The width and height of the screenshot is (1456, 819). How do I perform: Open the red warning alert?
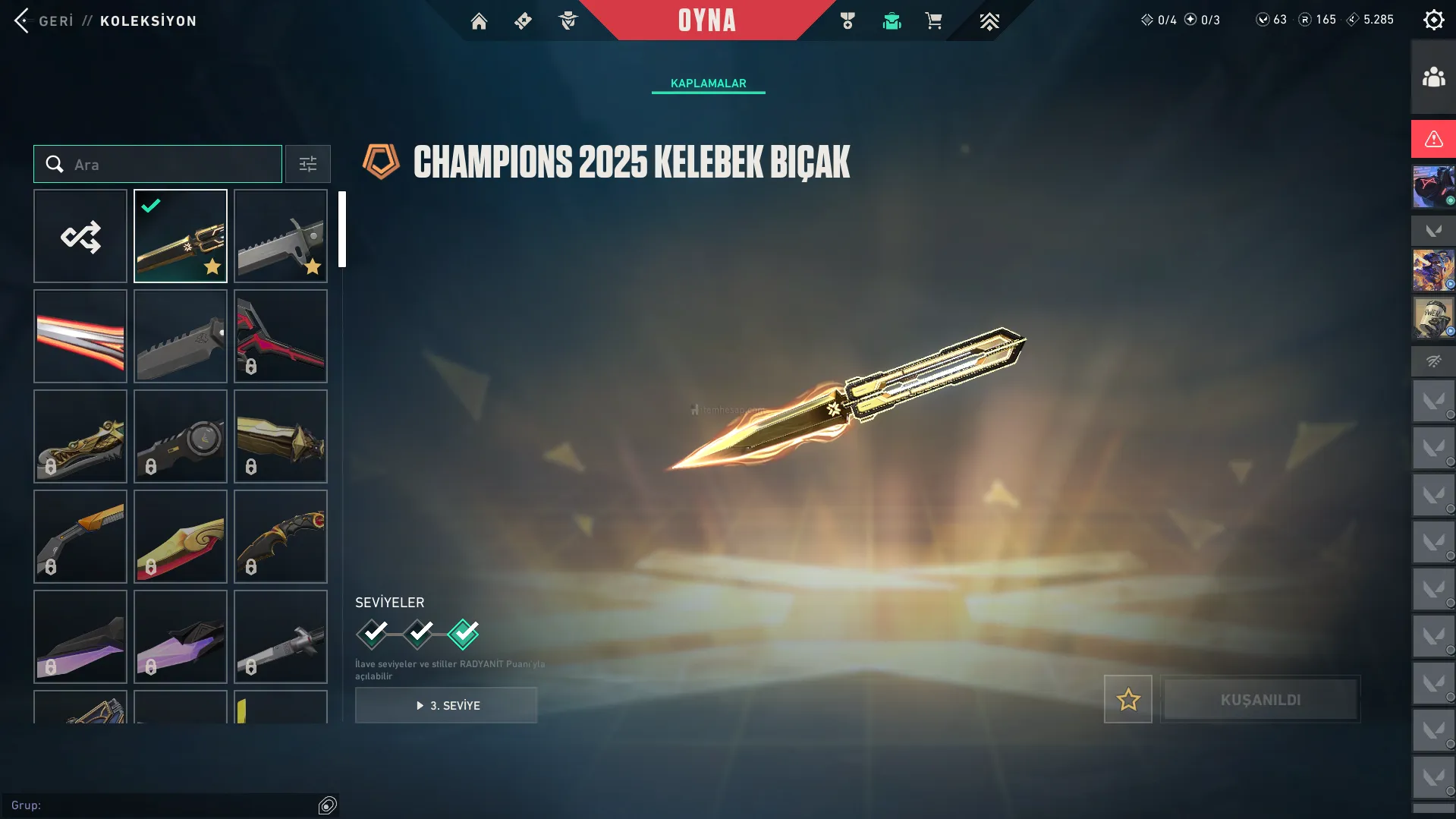[x=1433, y=139]
